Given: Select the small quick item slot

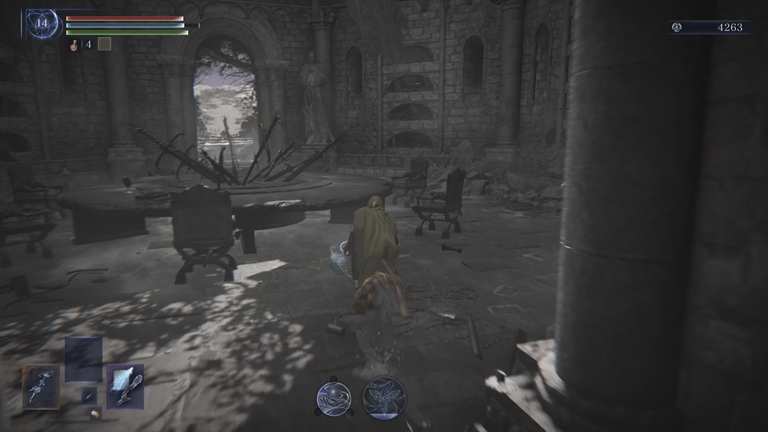Looking at the screenshot, I should (89, 396).
